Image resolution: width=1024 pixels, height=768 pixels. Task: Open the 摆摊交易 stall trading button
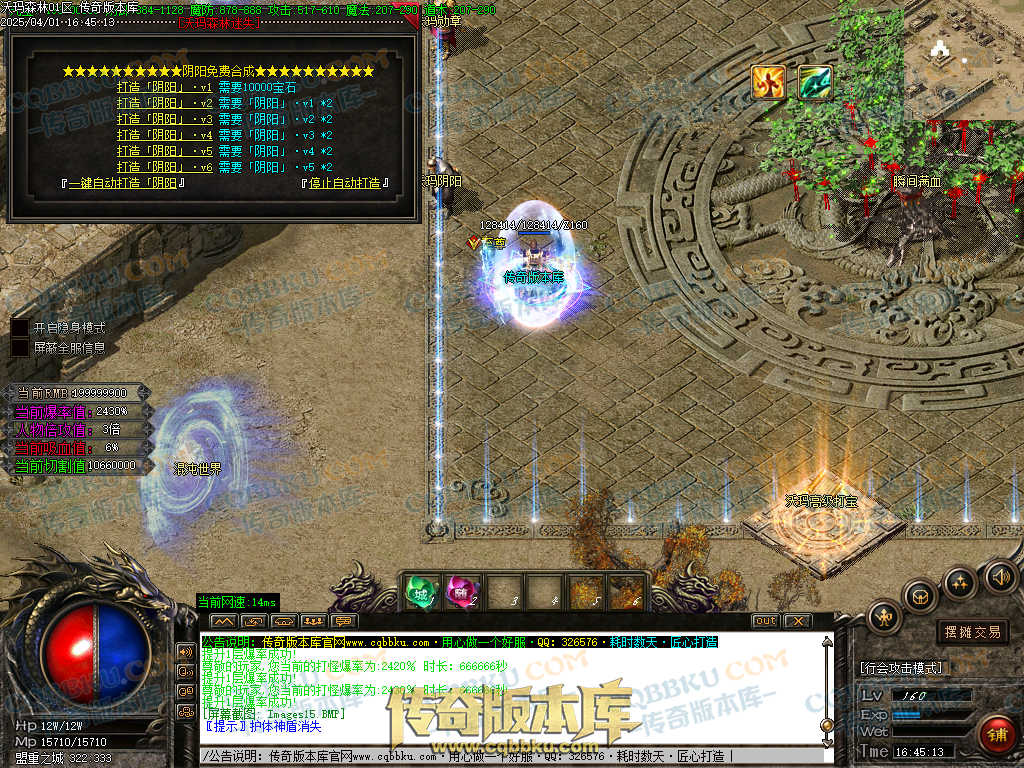pyautogui.click(x=973, y=632)
